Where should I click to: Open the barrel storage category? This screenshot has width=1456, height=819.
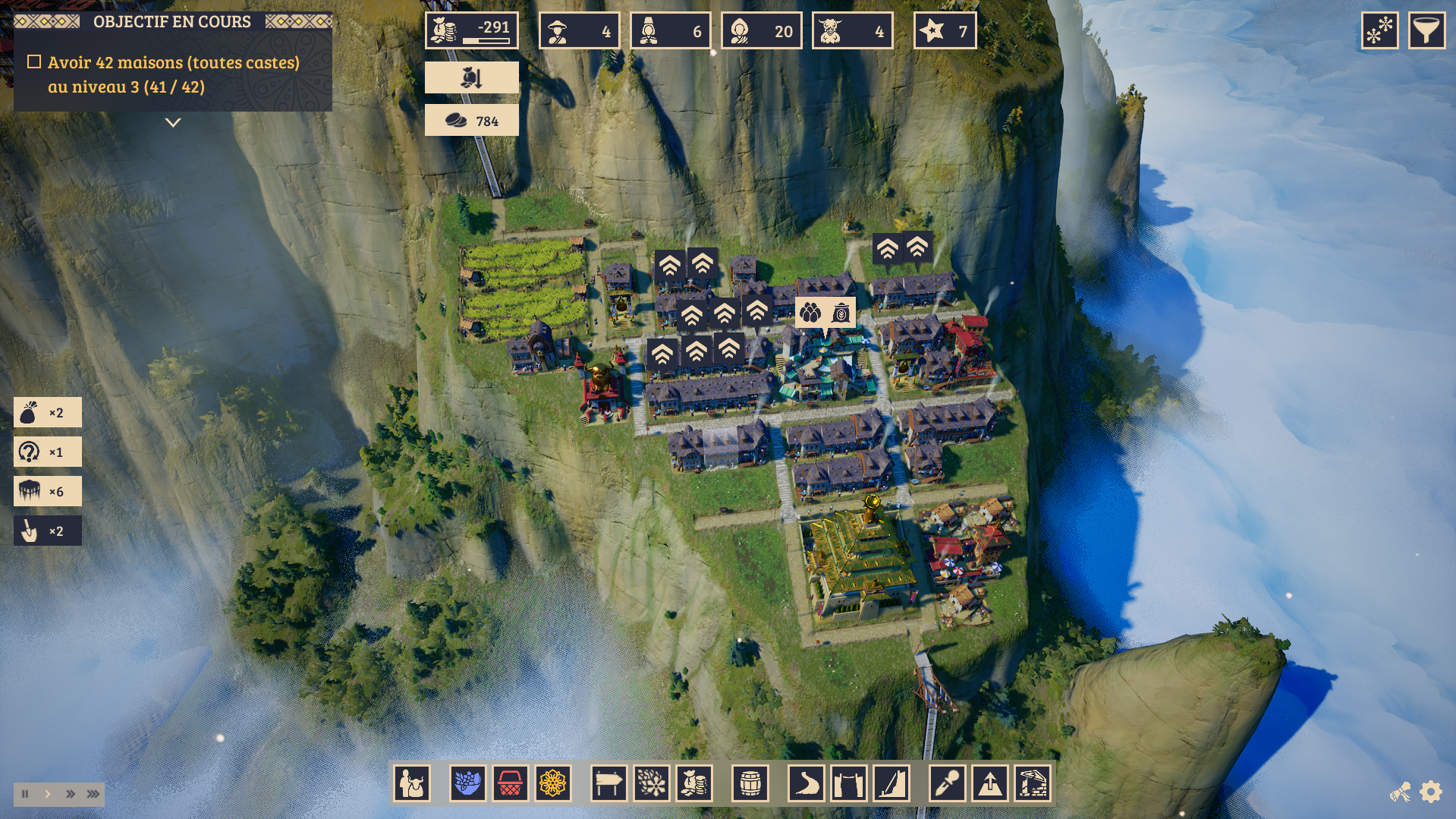(750, 783)
